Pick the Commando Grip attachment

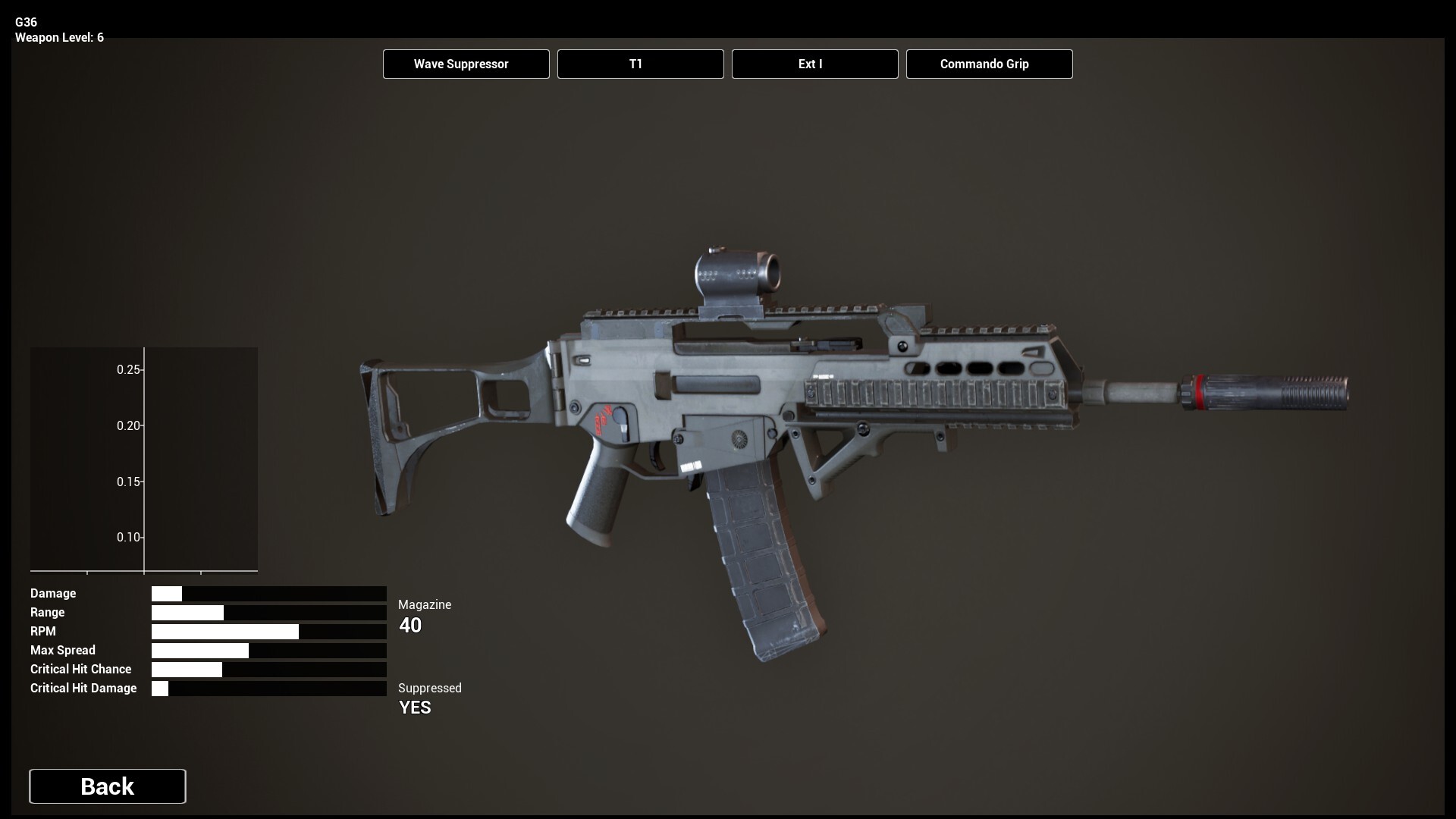989,64
